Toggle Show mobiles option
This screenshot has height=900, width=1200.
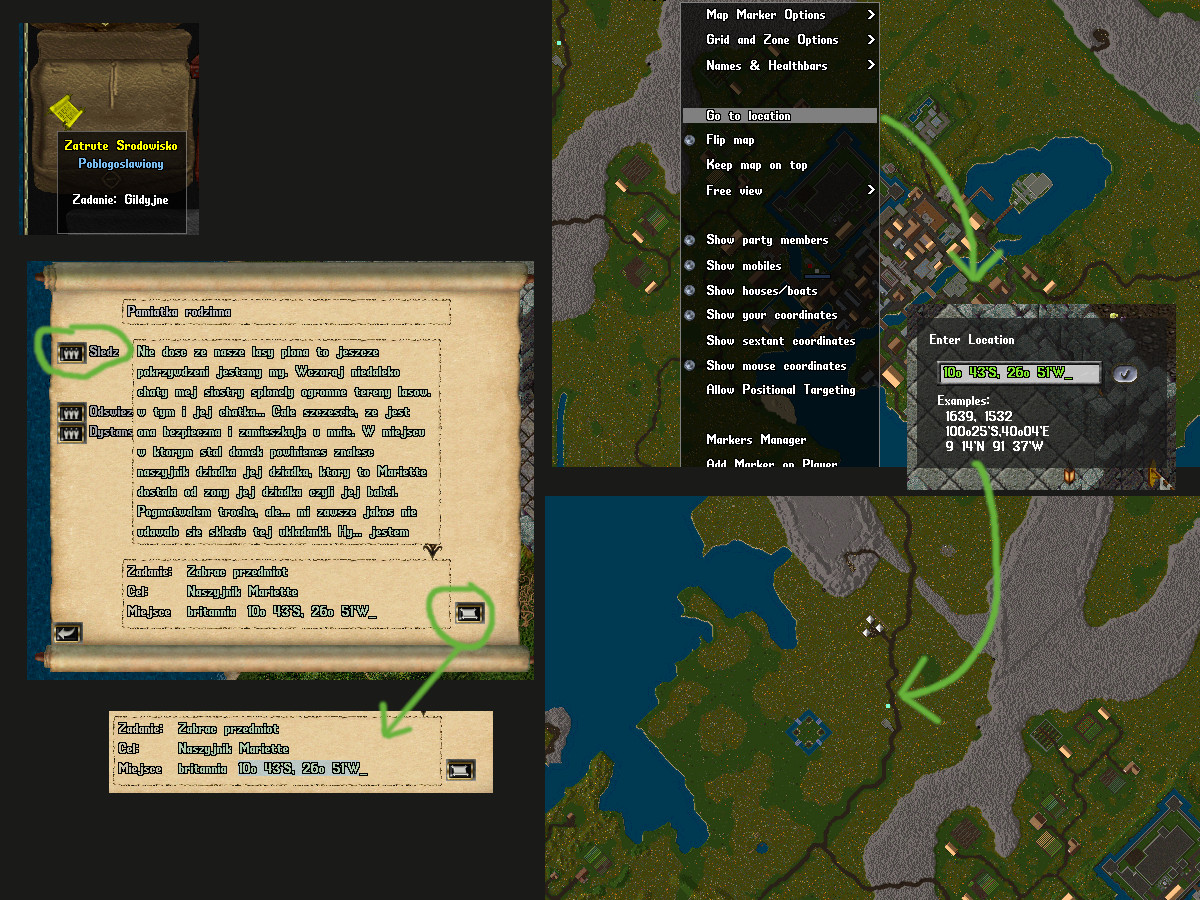[x=743, y=266]
